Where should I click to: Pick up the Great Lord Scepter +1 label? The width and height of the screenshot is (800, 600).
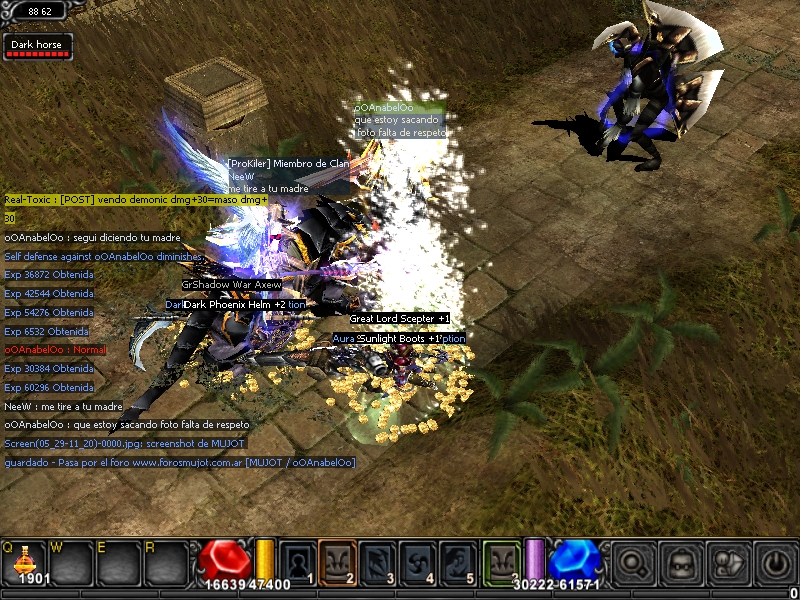(x=399, y=319)
